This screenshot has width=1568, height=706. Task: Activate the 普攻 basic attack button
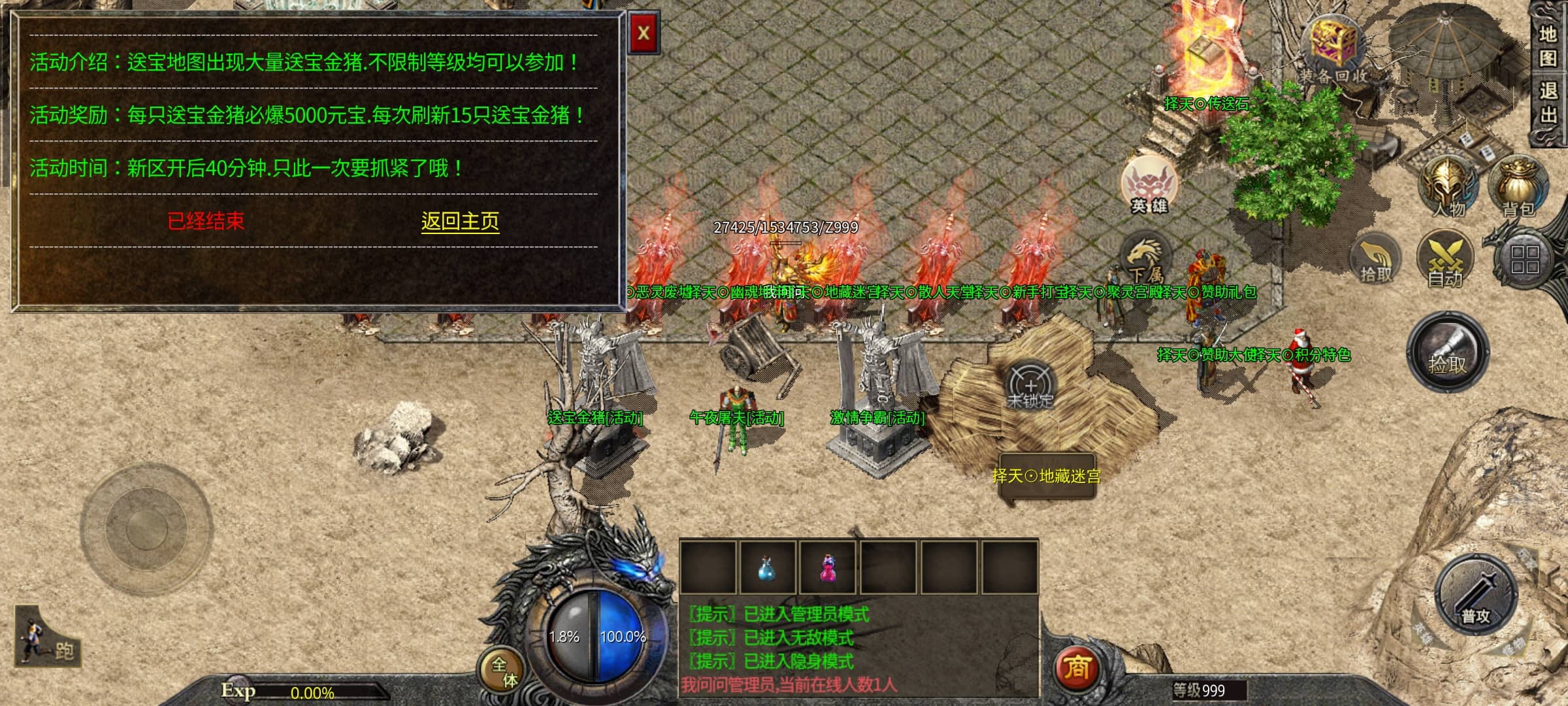1475,596
